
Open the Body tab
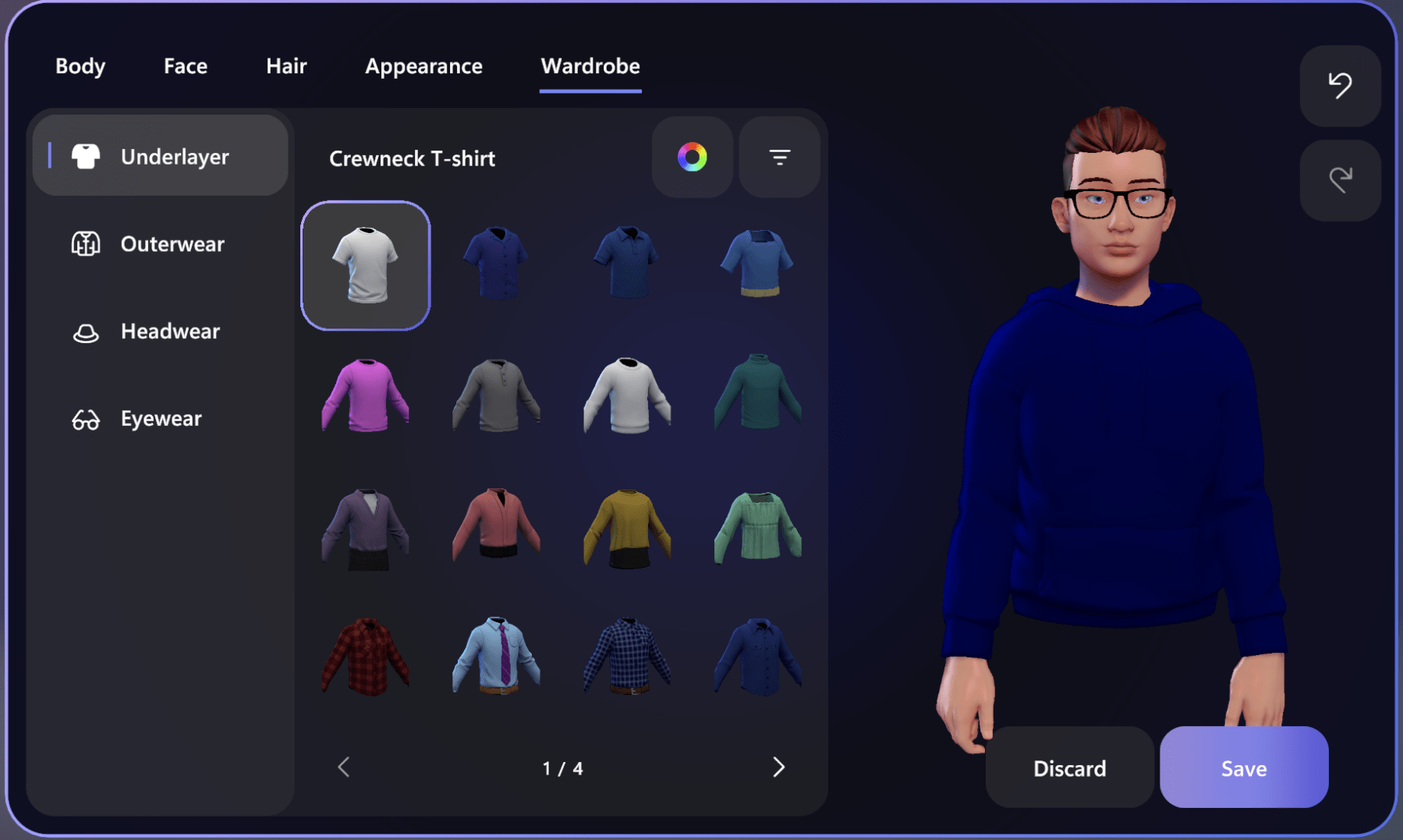[x=80, y=66]
